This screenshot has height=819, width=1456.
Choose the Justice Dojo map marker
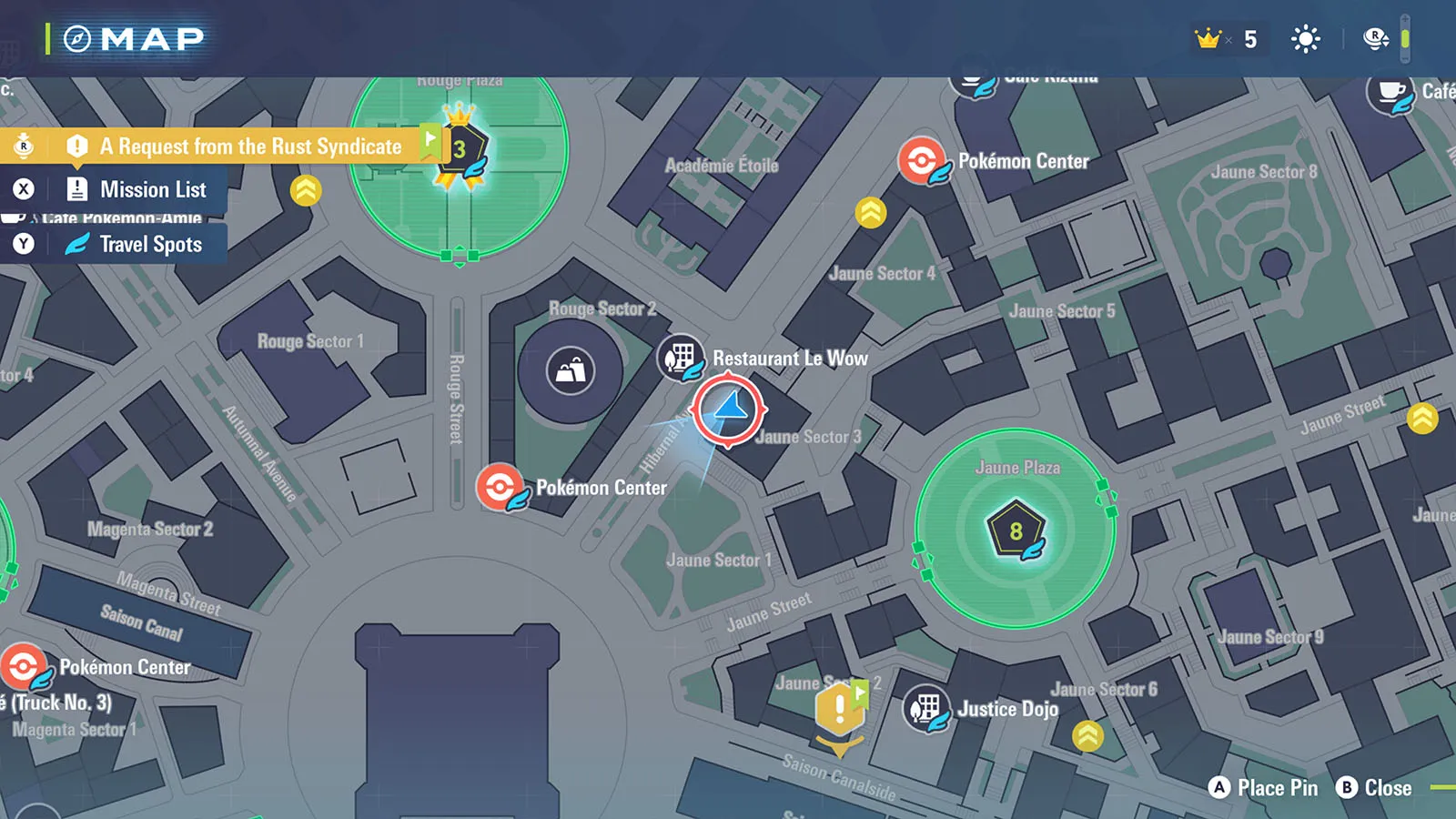point(925,708)
